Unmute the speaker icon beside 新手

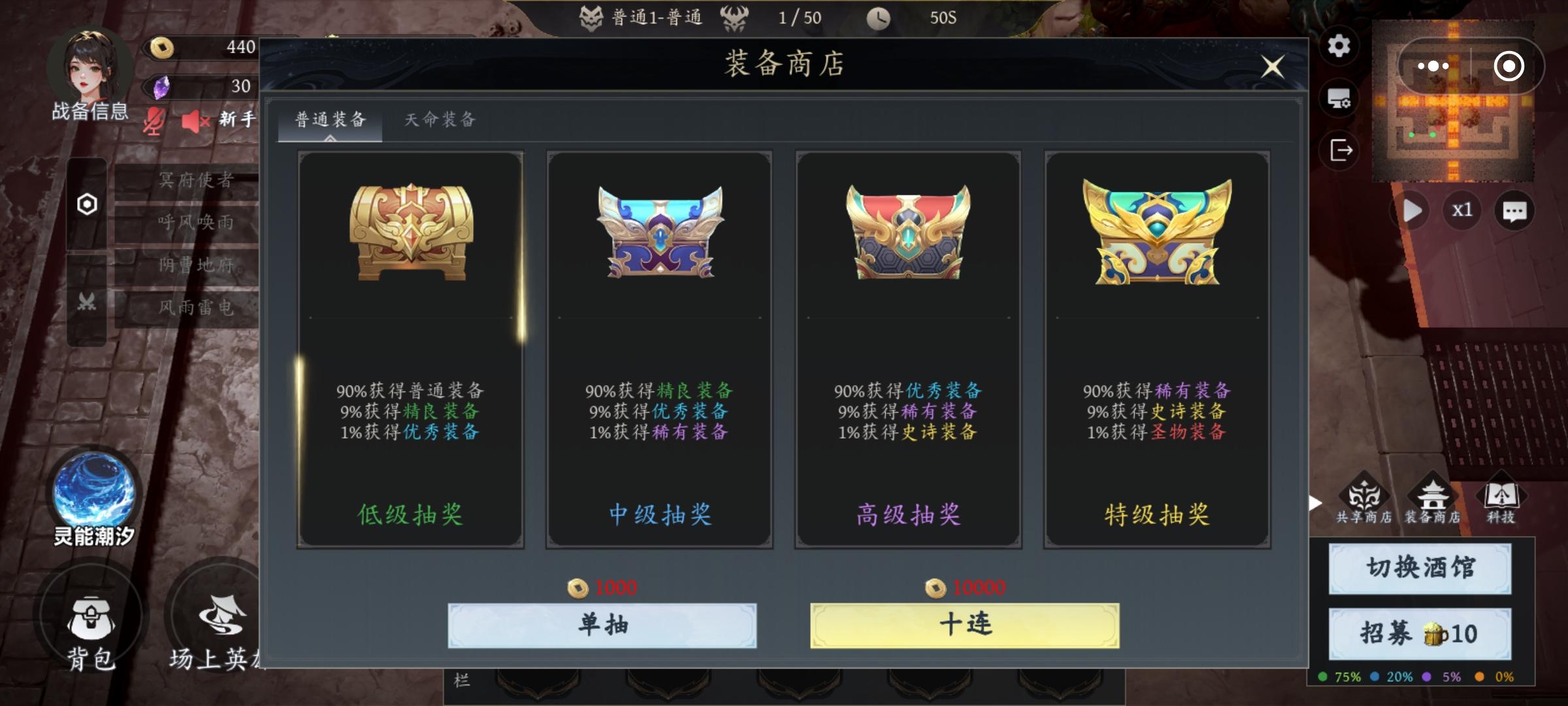click(194, 122)
